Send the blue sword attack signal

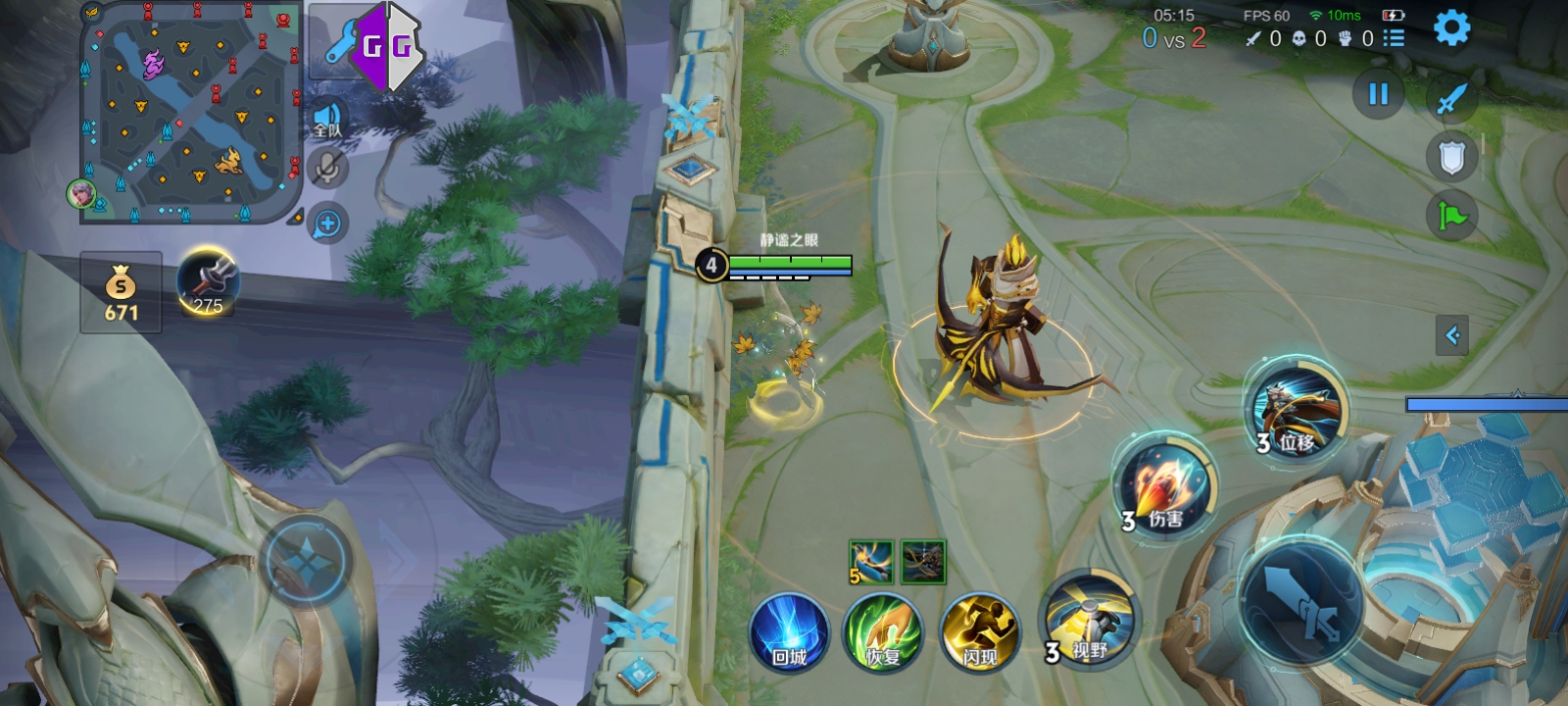tap(1451, 98)
